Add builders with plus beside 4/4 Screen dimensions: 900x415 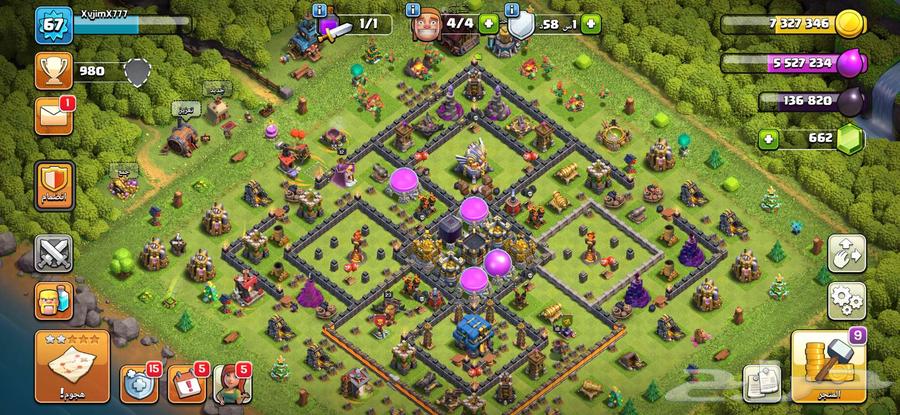489,23
